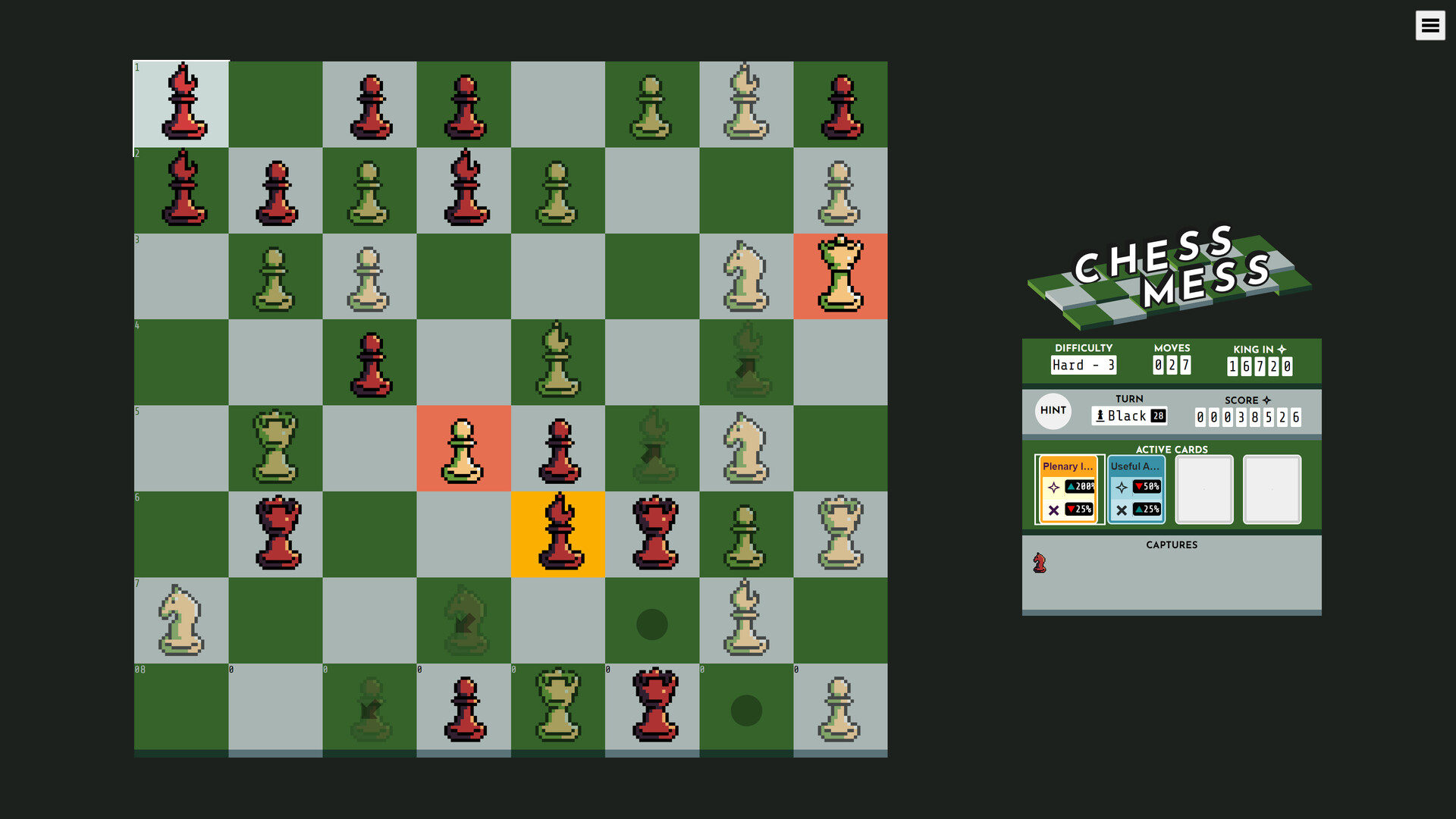Viewport: 1456px width, 819px height.
Task: Select the white knight in the bottom-left corner
Action: (180, 623)
